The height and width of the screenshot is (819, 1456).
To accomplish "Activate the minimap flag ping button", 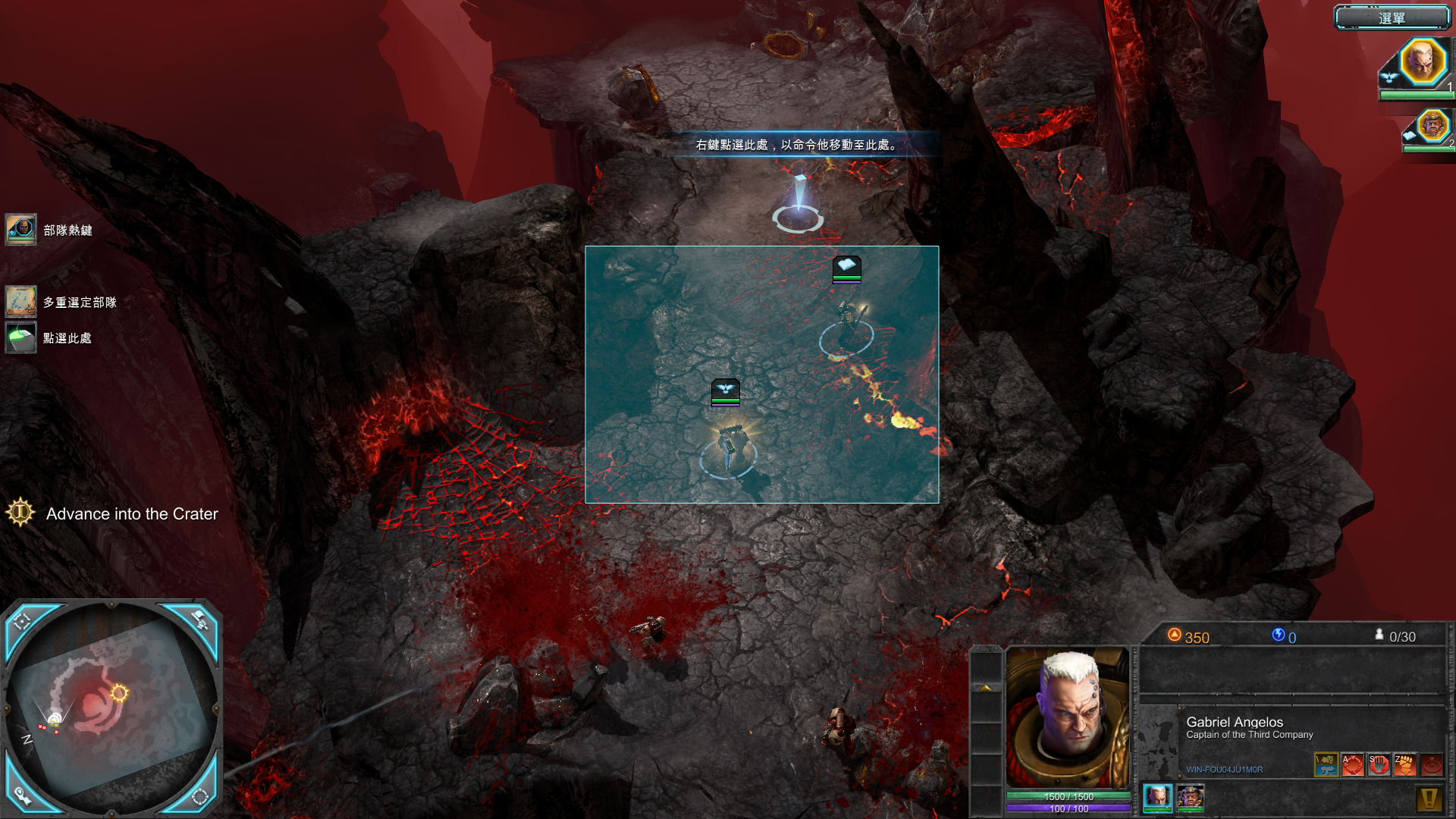I will click(200, 620).
